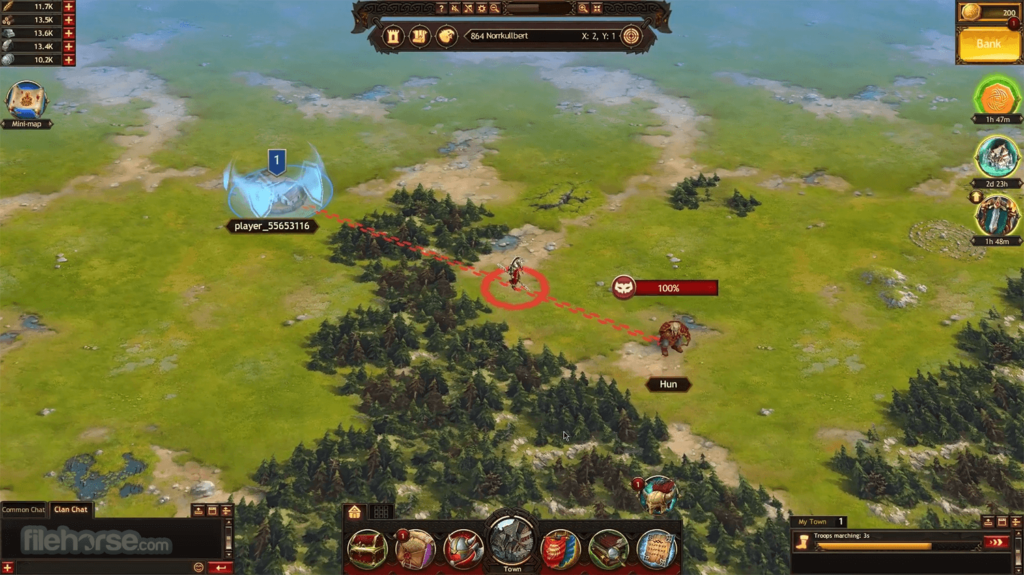Add more of the top resource
This screenshot has width=1024, height=575.
click(x=68, y=7)
